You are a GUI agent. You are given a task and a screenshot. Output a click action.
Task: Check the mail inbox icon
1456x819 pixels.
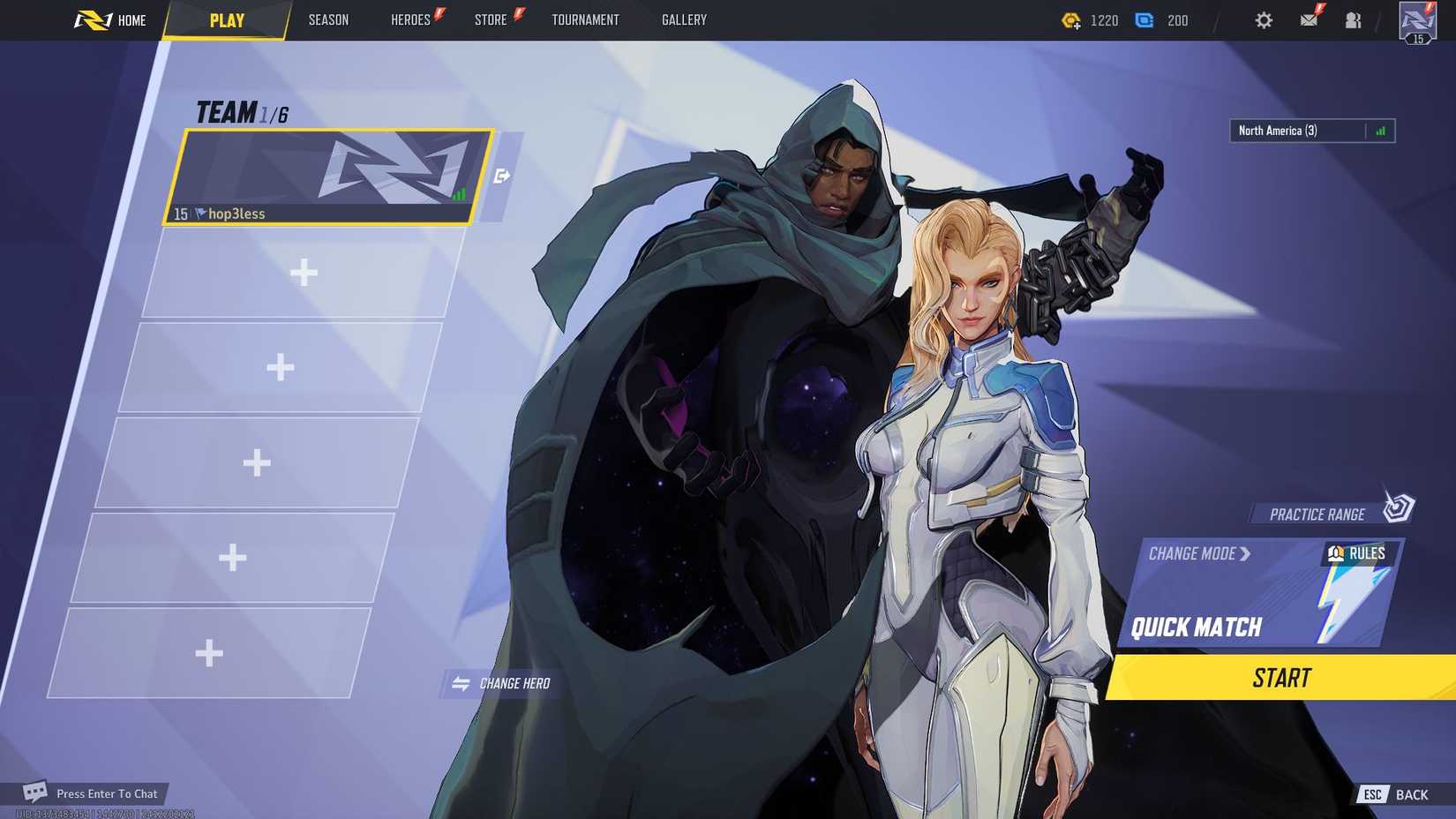pos(1309,19)
